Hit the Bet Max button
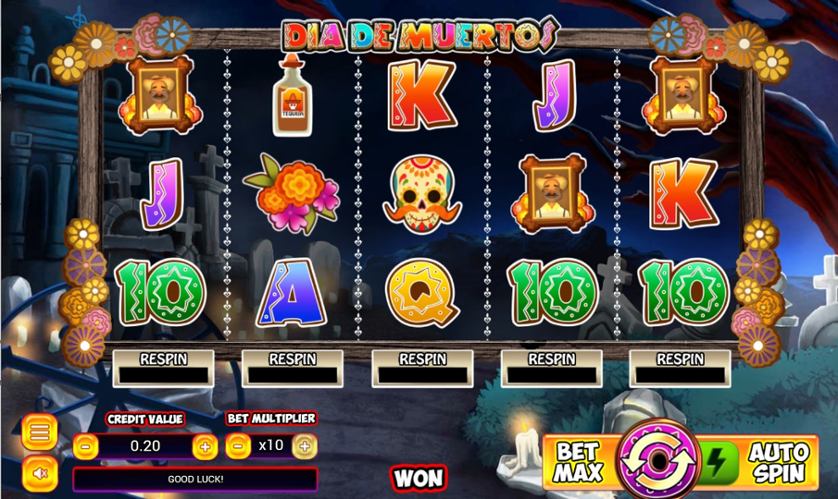The height and width of the screenshot is (499, 838). (579, 460)
